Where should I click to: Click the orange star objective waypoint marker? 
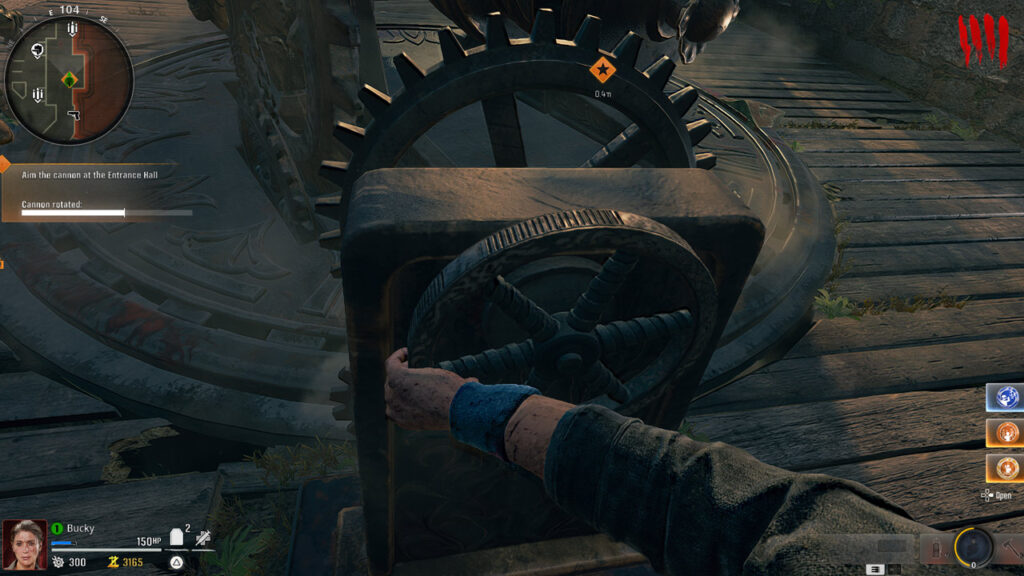pyautogui.click(x=602, y=70)
